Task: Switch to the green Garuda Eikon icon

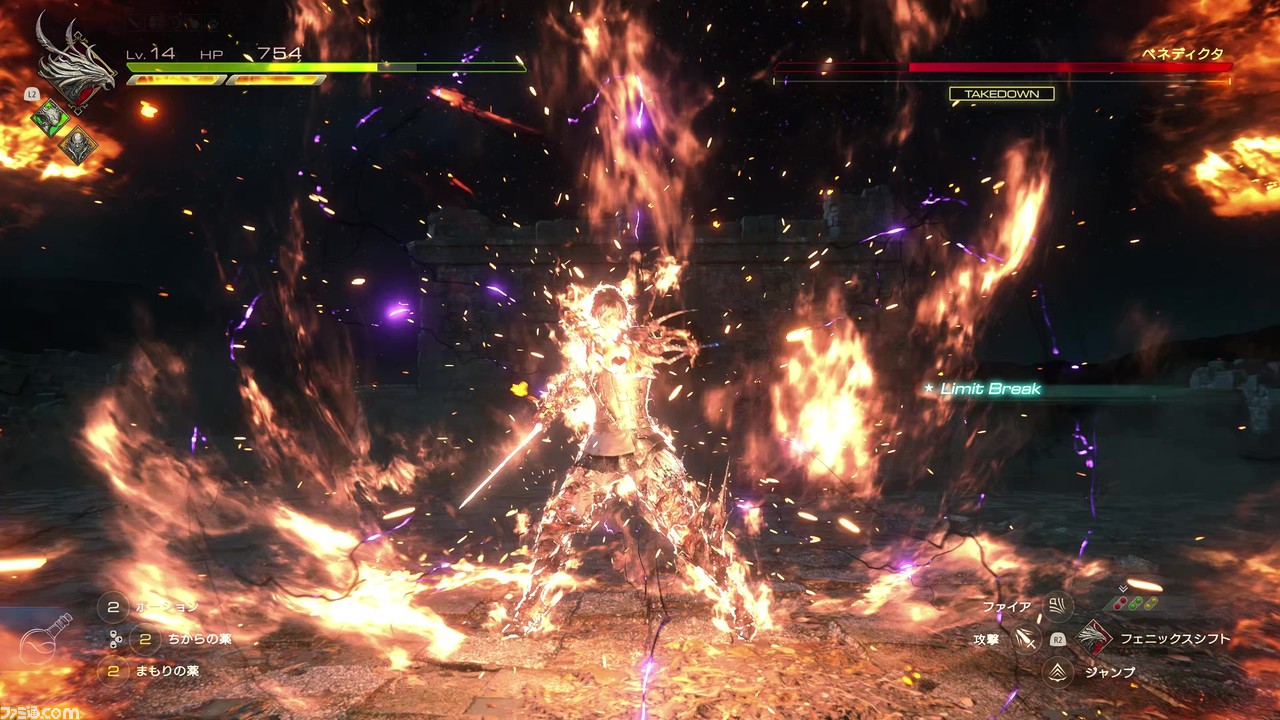Action: [49, 118]
